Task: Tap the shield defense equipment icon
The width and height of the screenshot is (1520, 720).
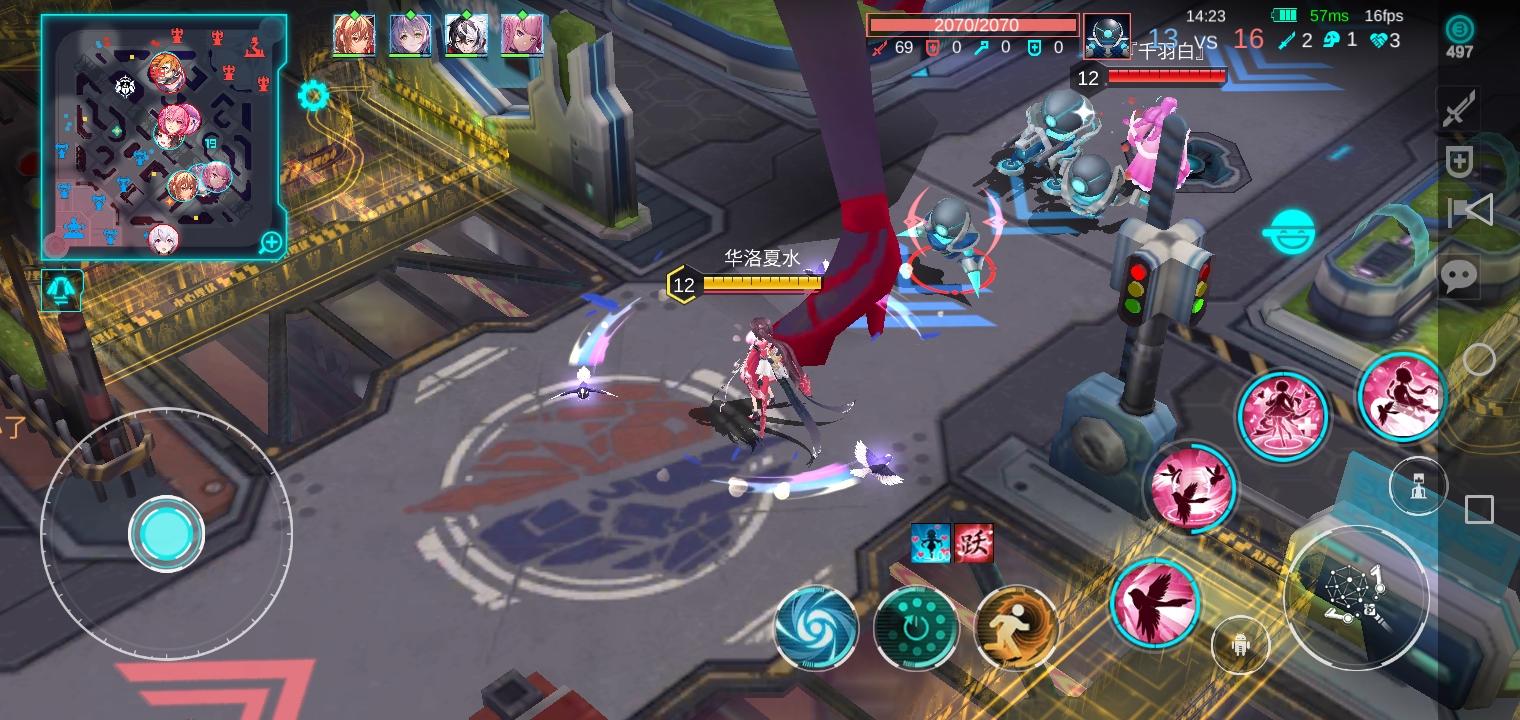Action: 1461,161
